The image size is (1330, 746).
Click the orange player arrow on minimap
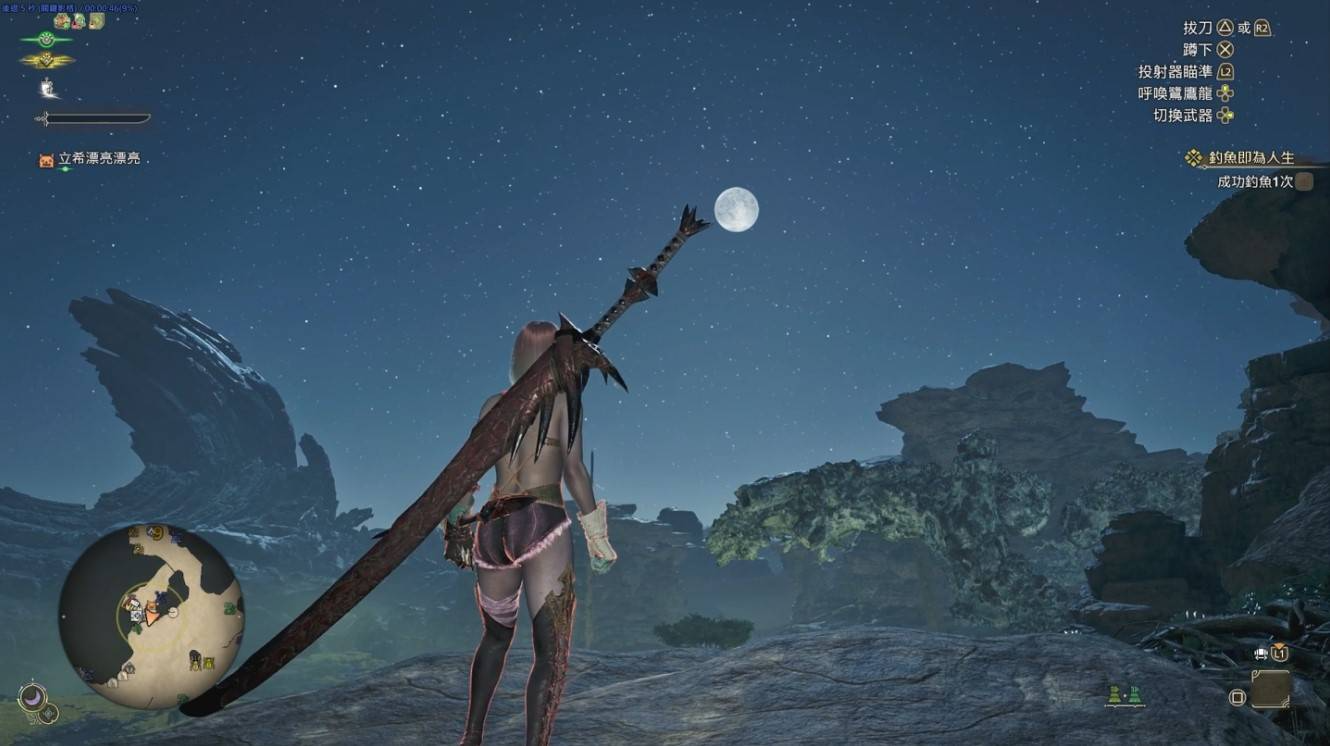(152, 613)
